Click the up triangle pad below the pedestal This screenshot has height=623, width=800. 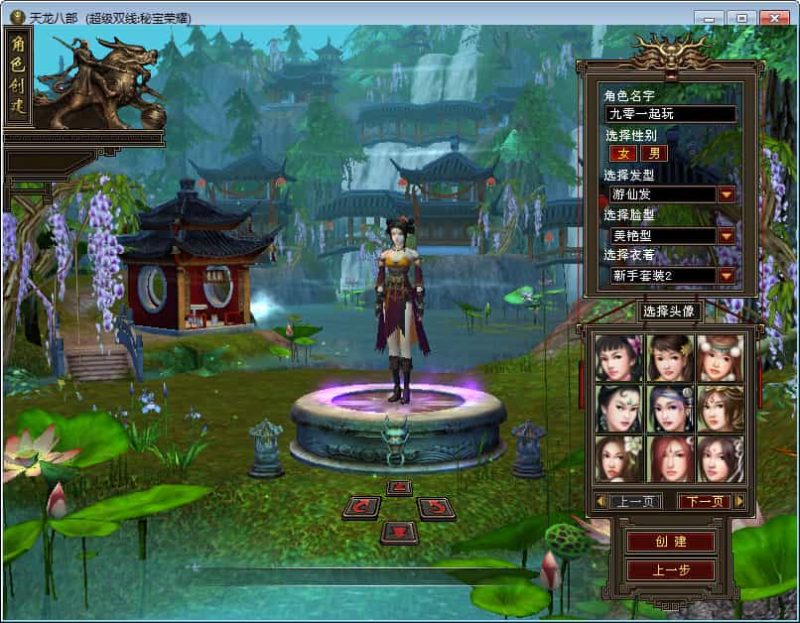pos(399,488)
